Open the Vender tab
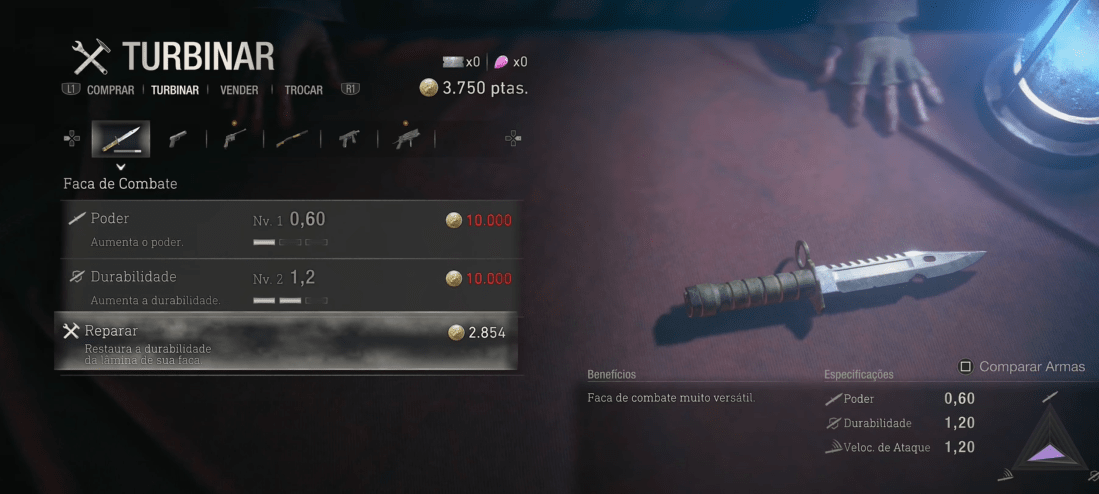Viewport: 1099px width, 494px height. coord(240,90)
